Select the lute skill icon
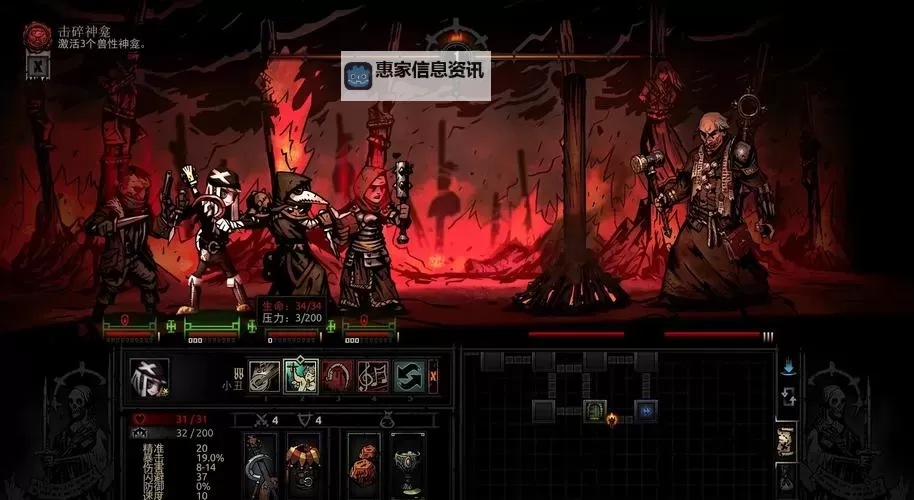The width and height of the screenshot is (914, 500). click(264, 376)
